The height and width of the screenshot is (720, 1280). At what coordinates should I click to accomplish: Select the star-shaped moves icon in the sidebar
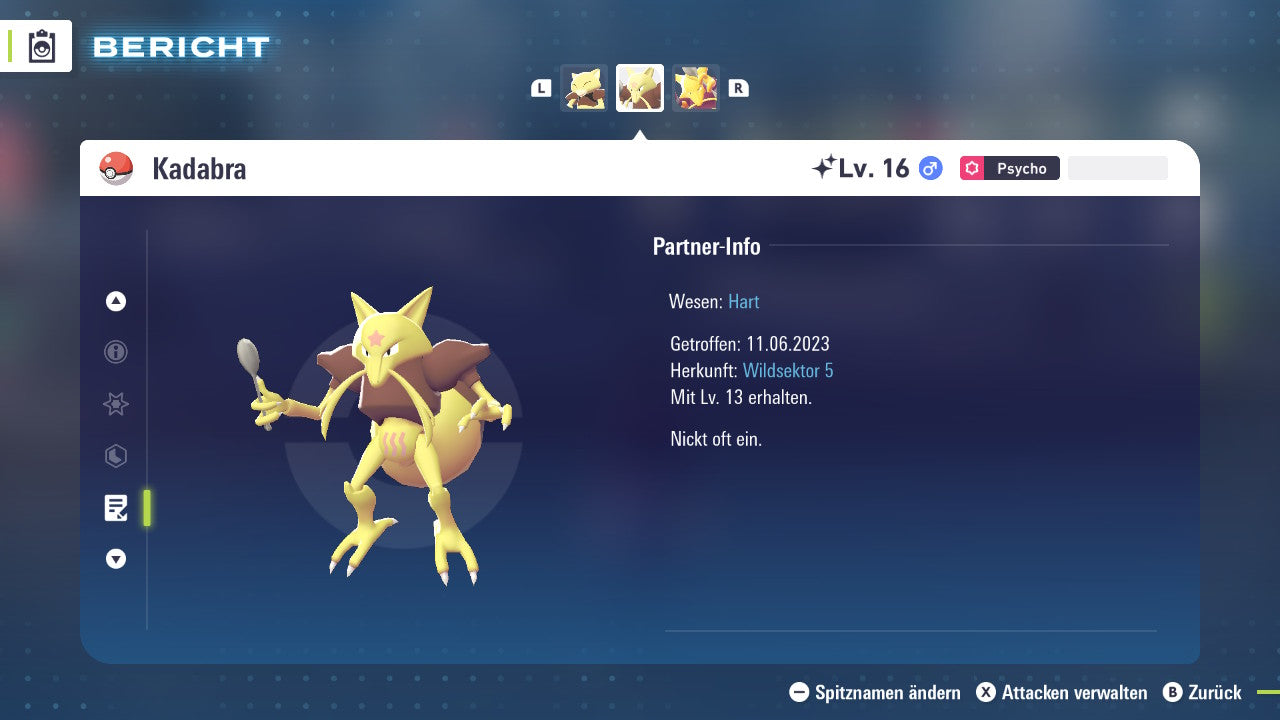(x=115, y=404)
